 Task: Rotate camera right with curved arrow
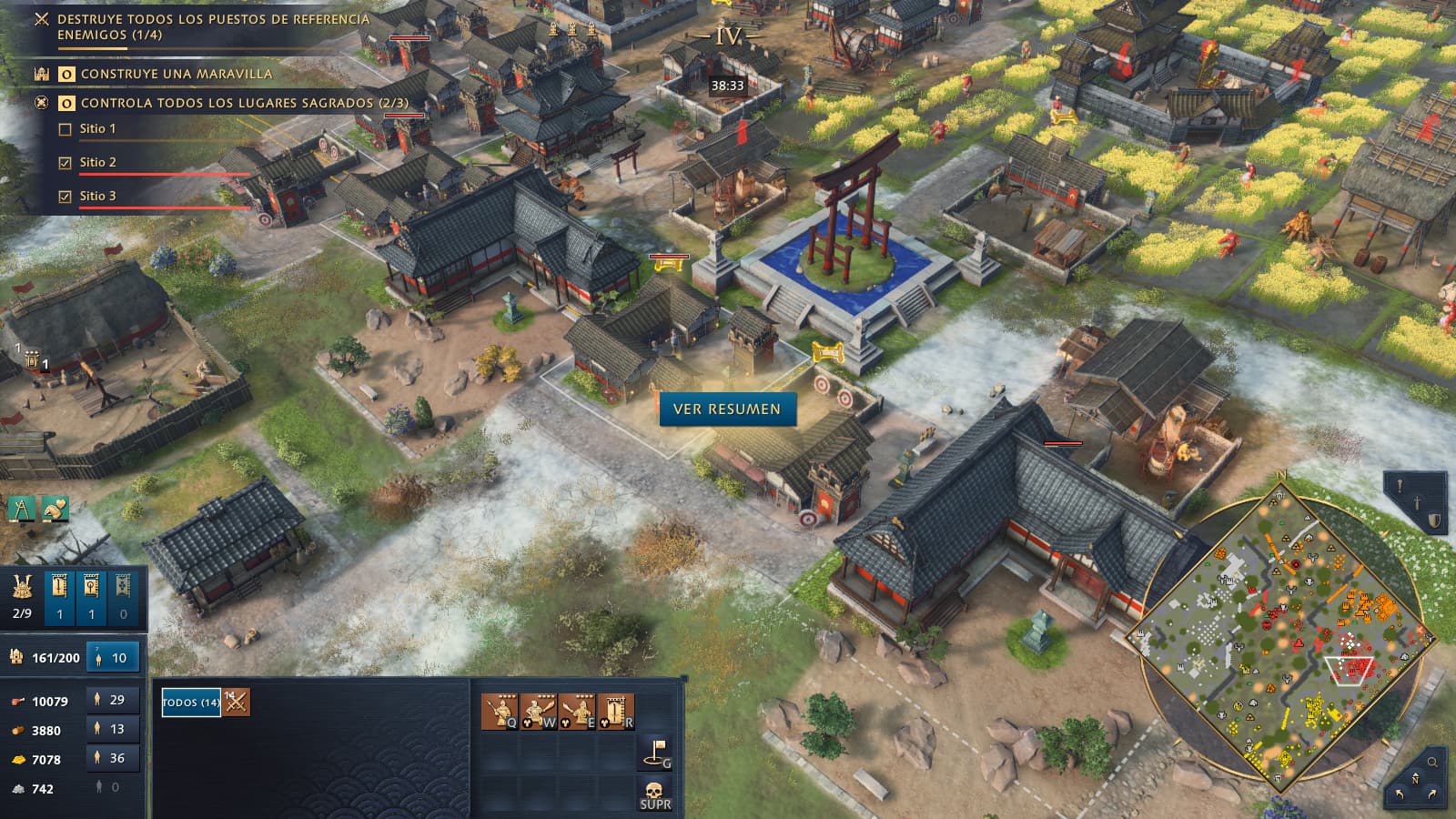click(1431, 794)
